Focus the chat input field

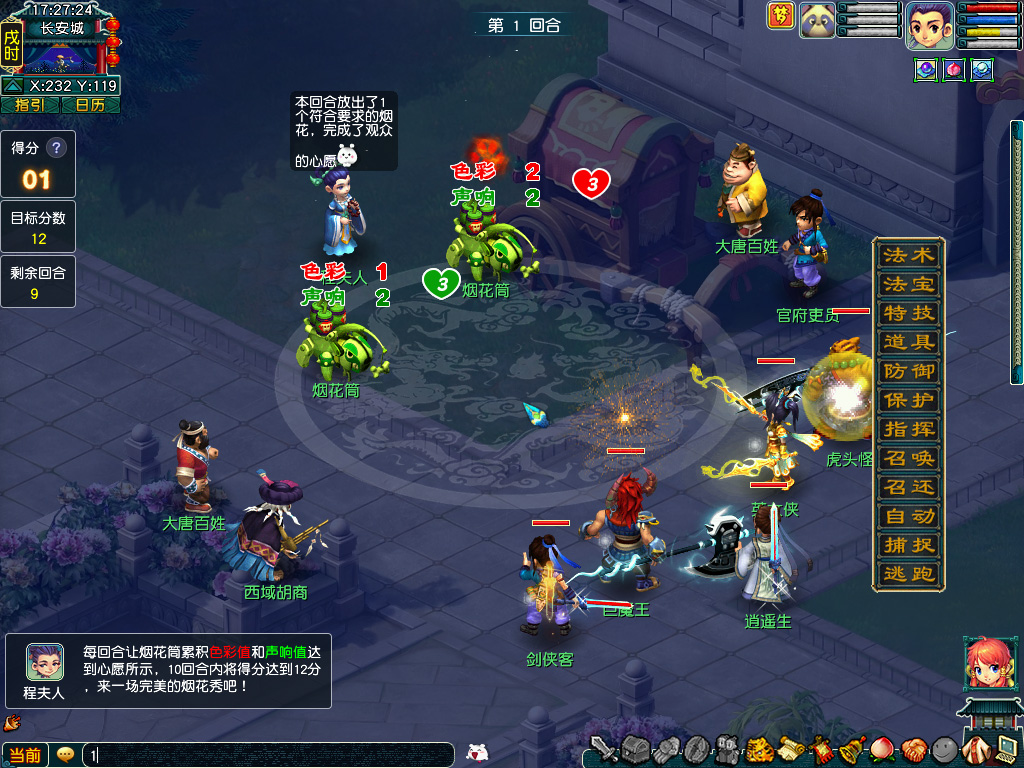tap(270, 755)
